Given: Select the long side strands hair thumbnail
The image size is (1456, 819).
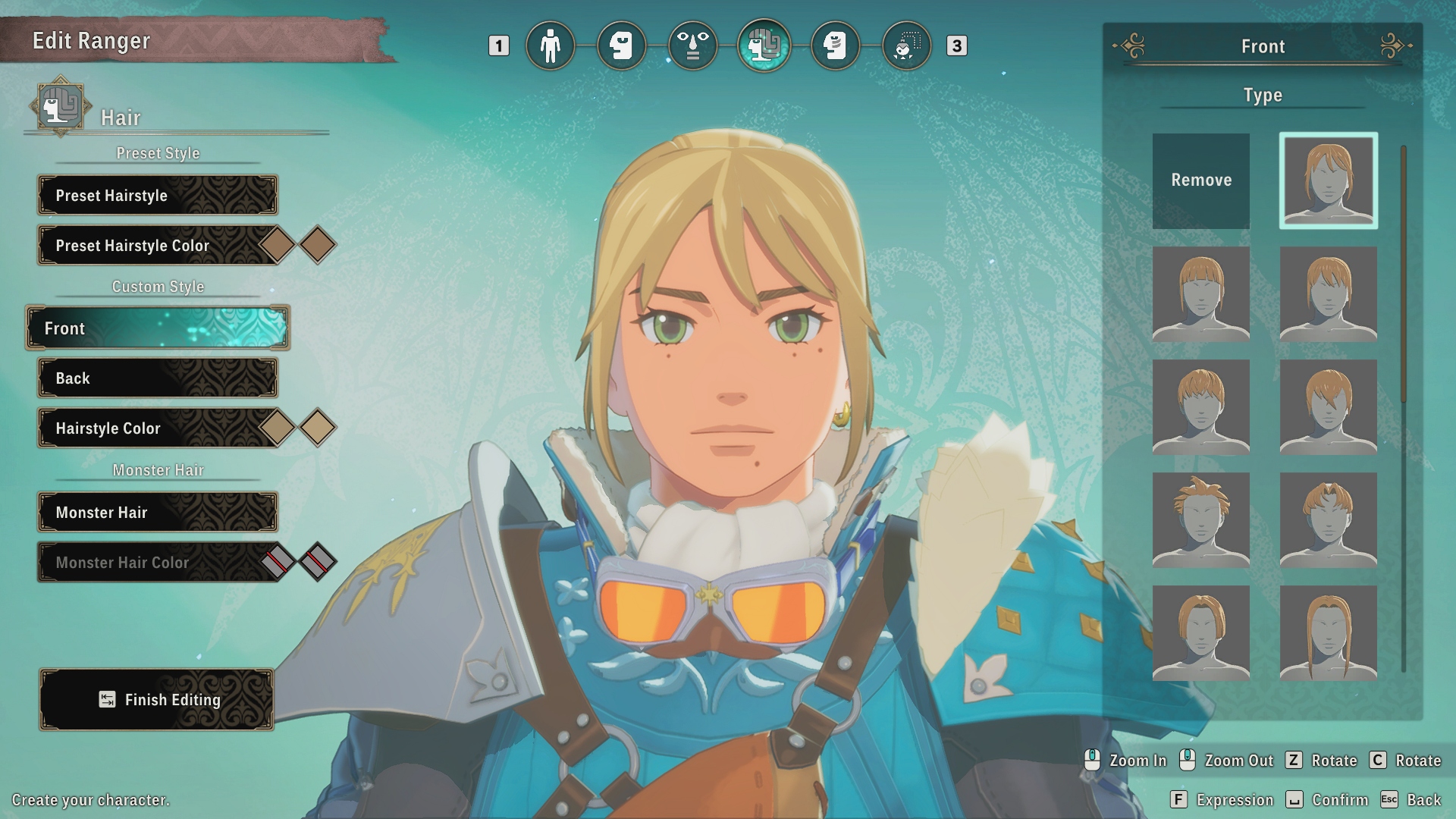Looking at the screenshot, I should pos(1328,632).
